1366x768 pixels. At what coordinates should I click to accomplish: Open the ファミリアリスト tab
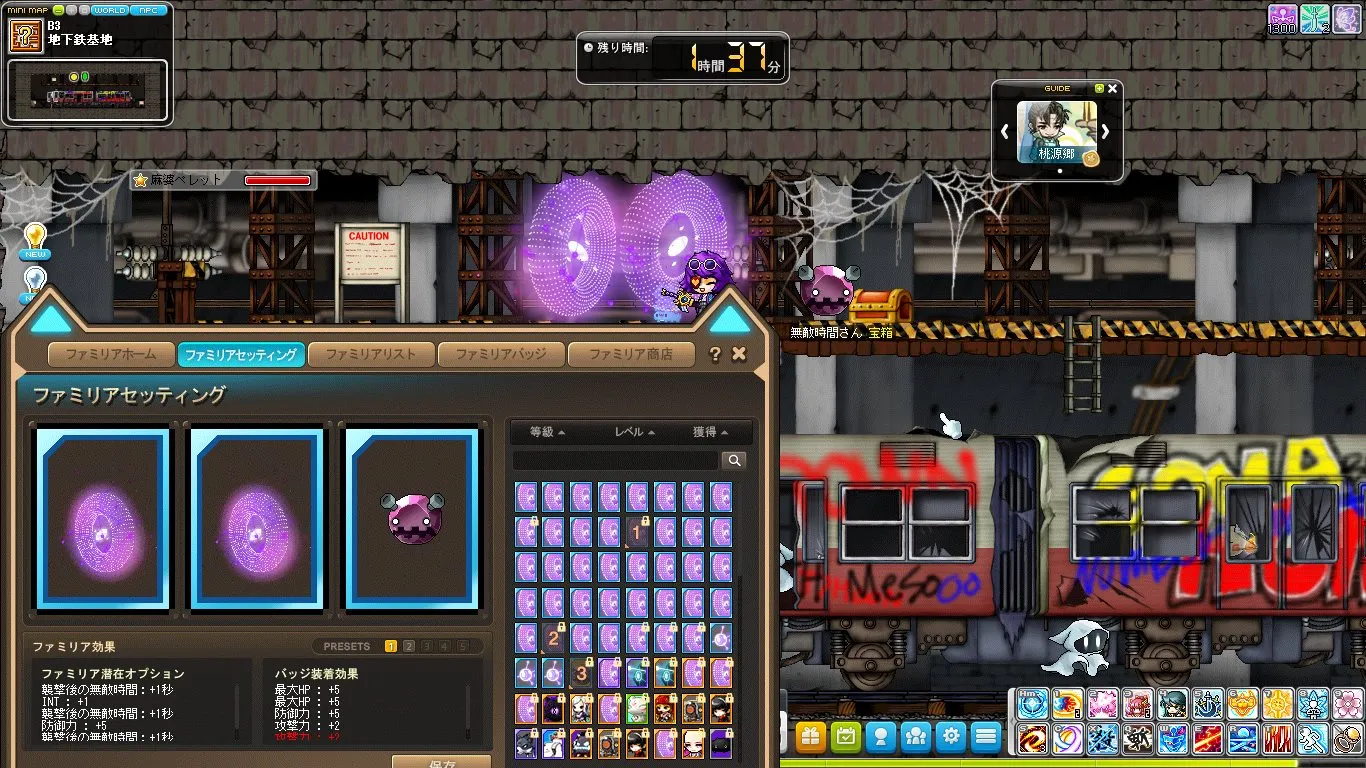pos(370,354)
